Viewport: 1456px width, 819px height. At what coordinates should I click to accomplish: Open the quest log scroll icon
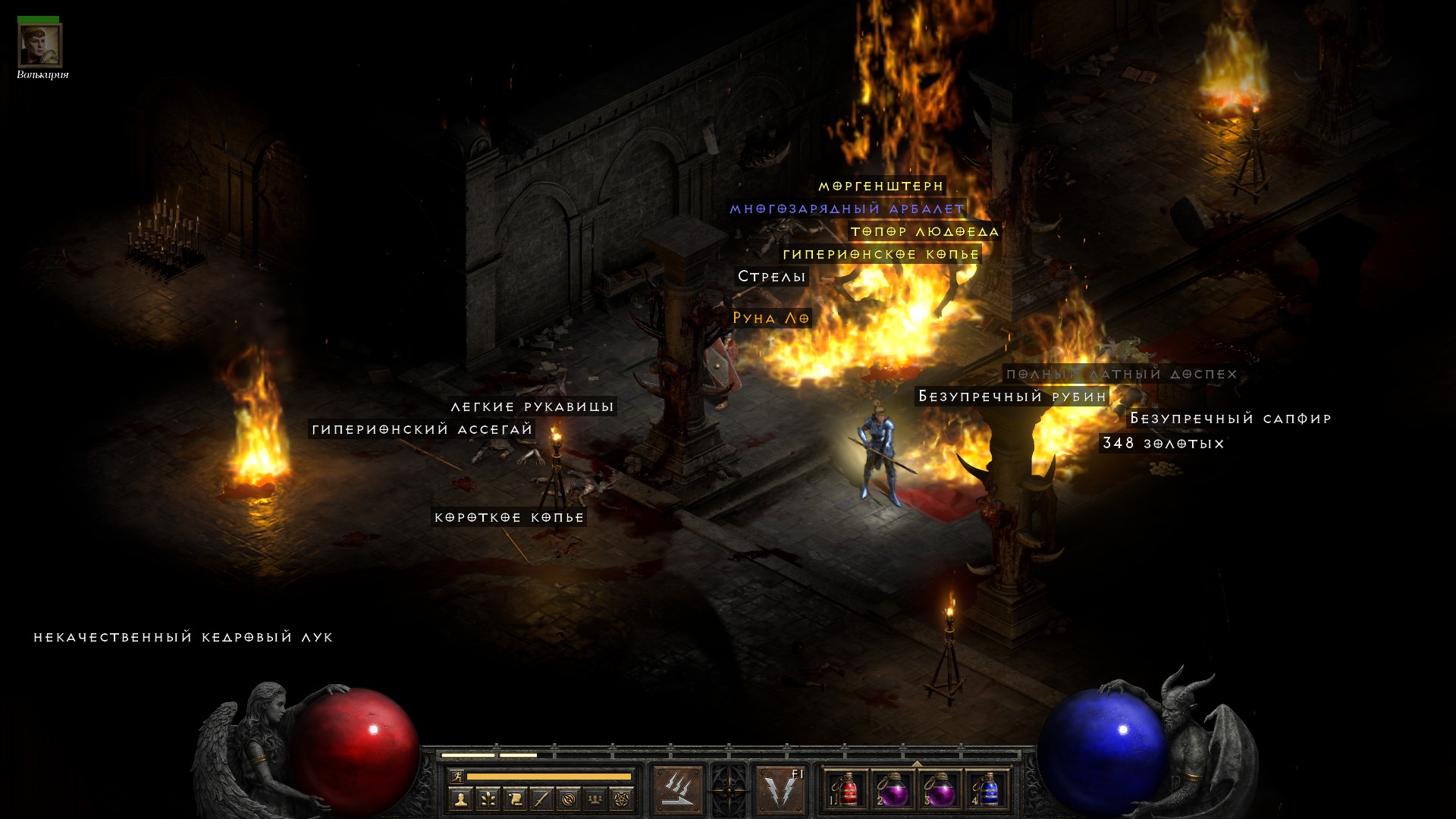pos(515,799)
